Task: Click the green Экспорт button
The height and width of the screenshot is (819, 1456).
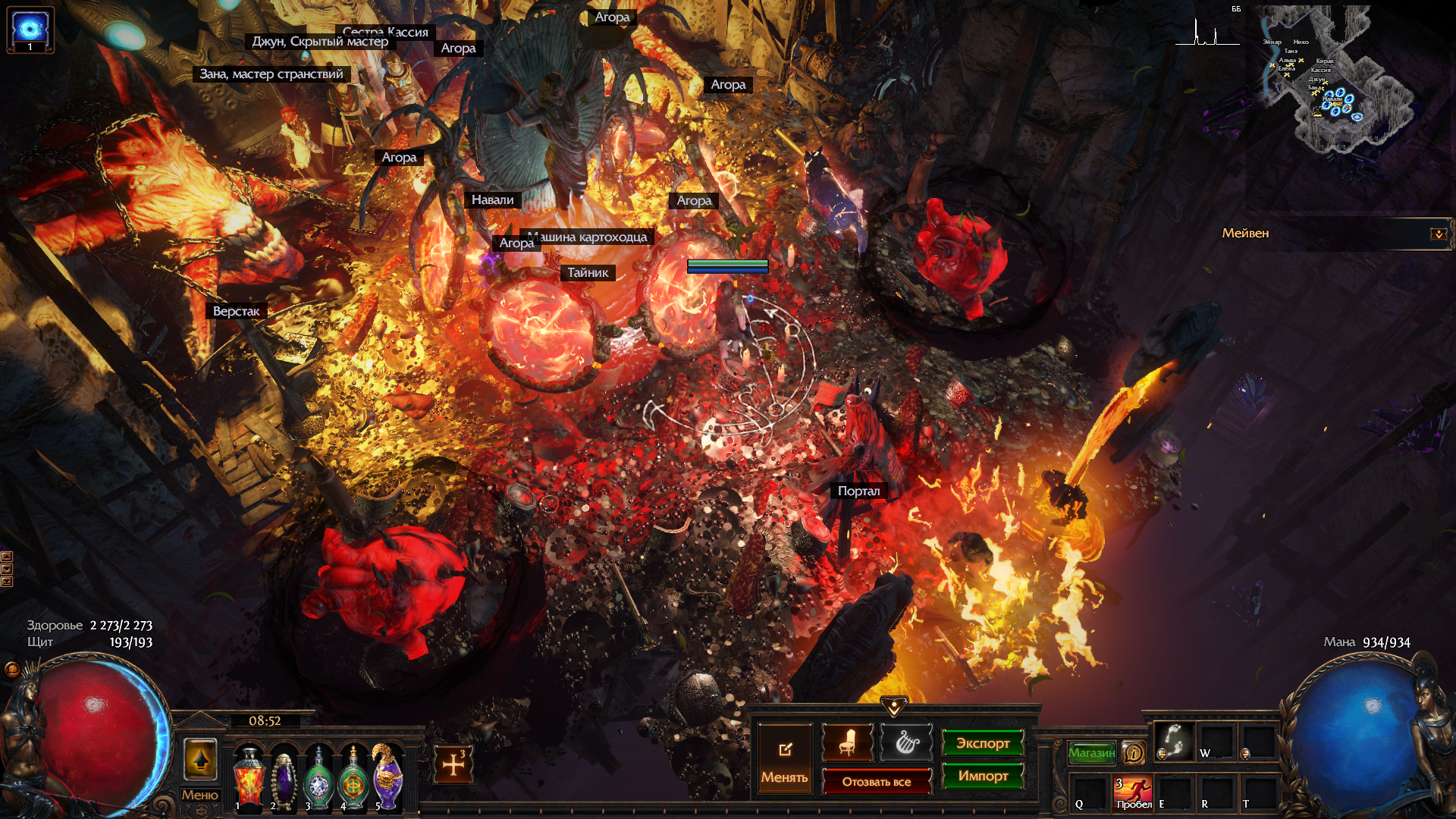Action: point(983,743)
